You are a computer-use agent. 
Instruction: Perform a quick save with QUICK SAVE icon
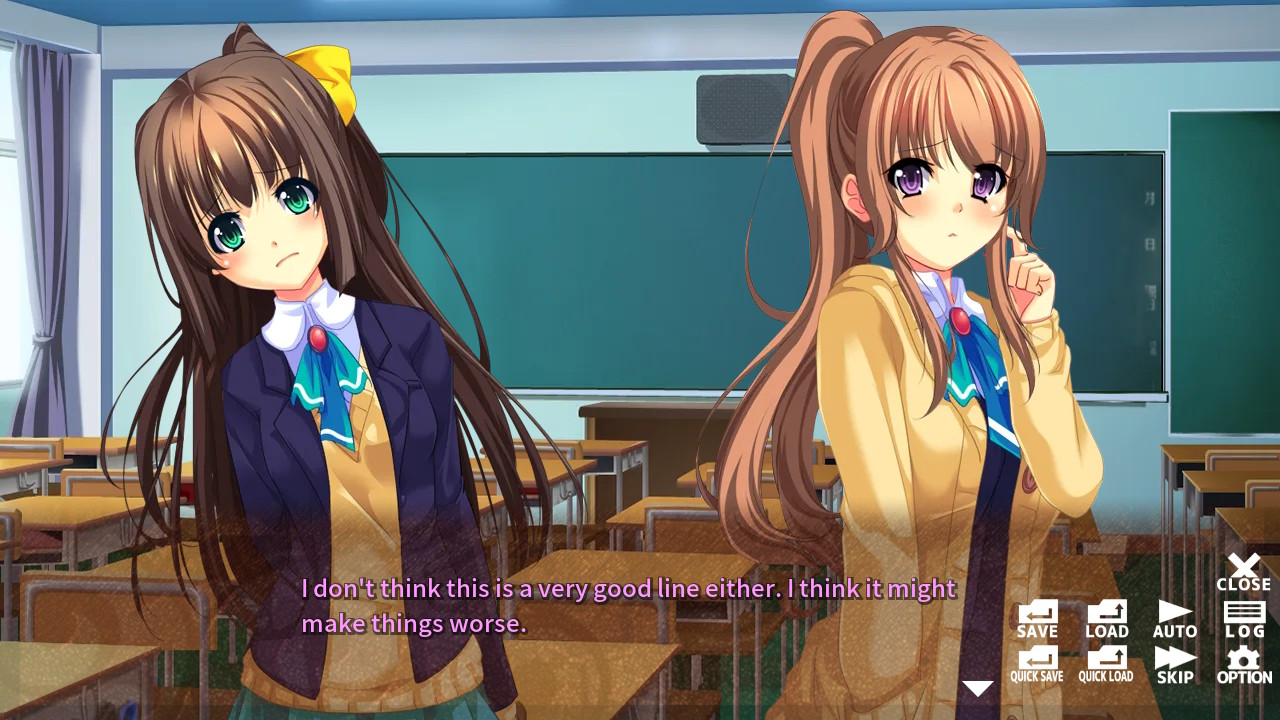click(x=1040, y=660)
